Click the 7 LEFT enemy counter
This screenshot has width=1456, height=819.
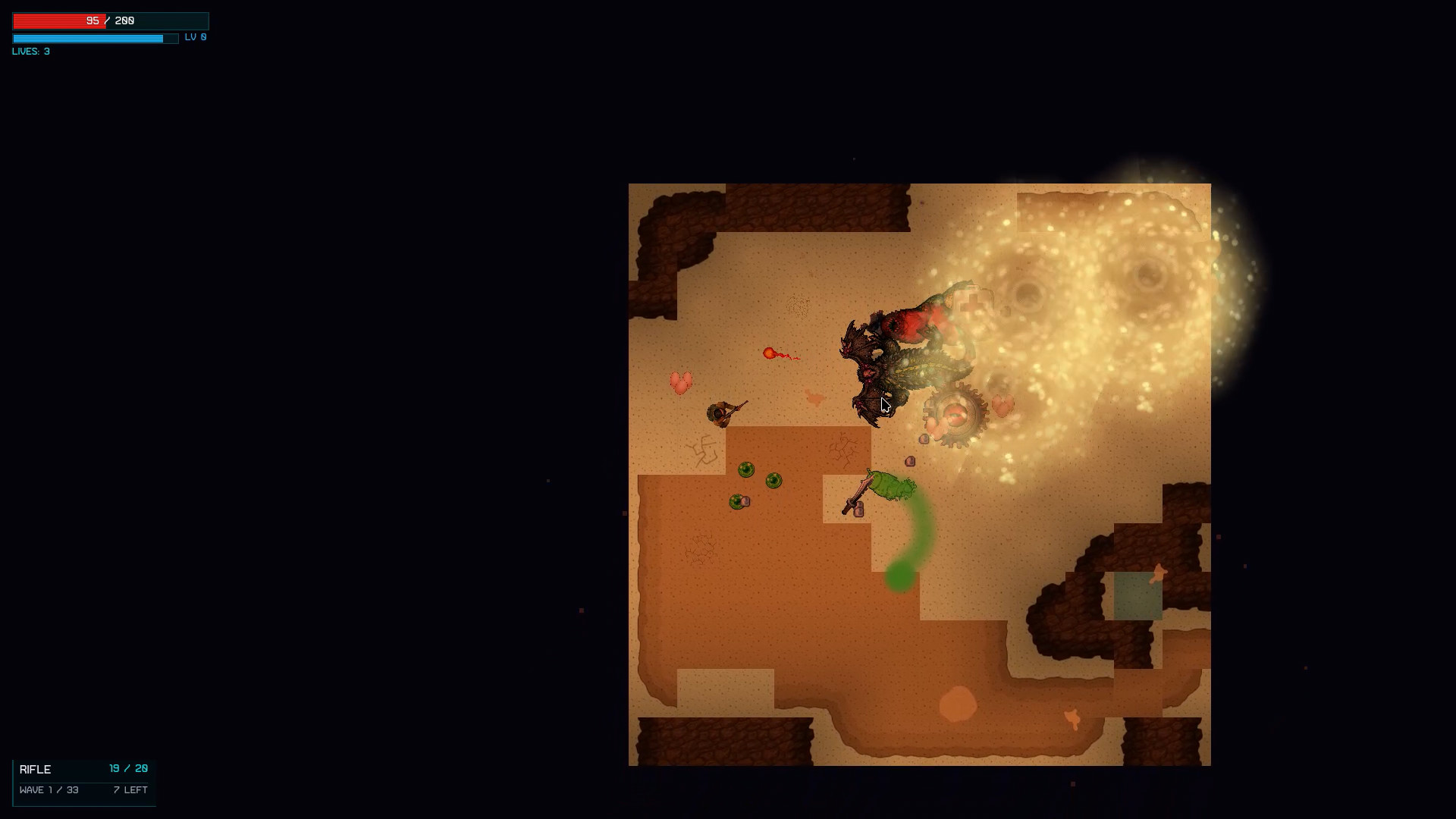pos(130,789)
